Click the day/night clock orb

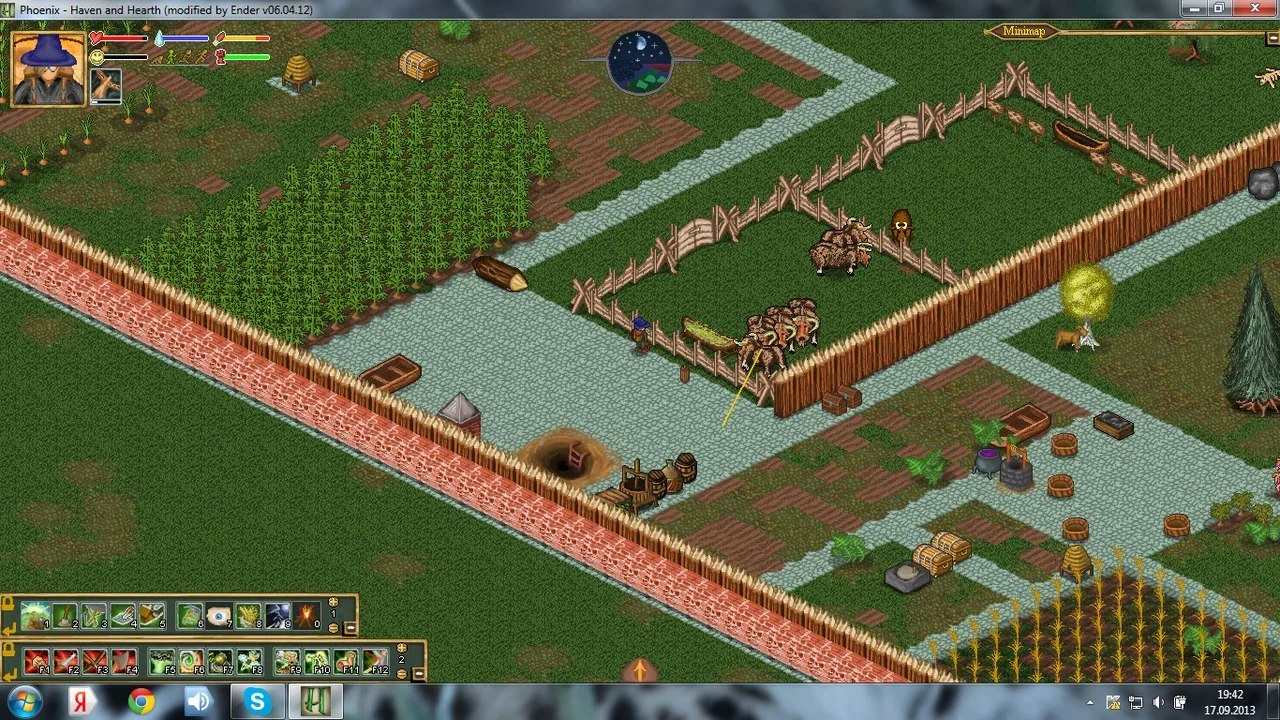640,62
